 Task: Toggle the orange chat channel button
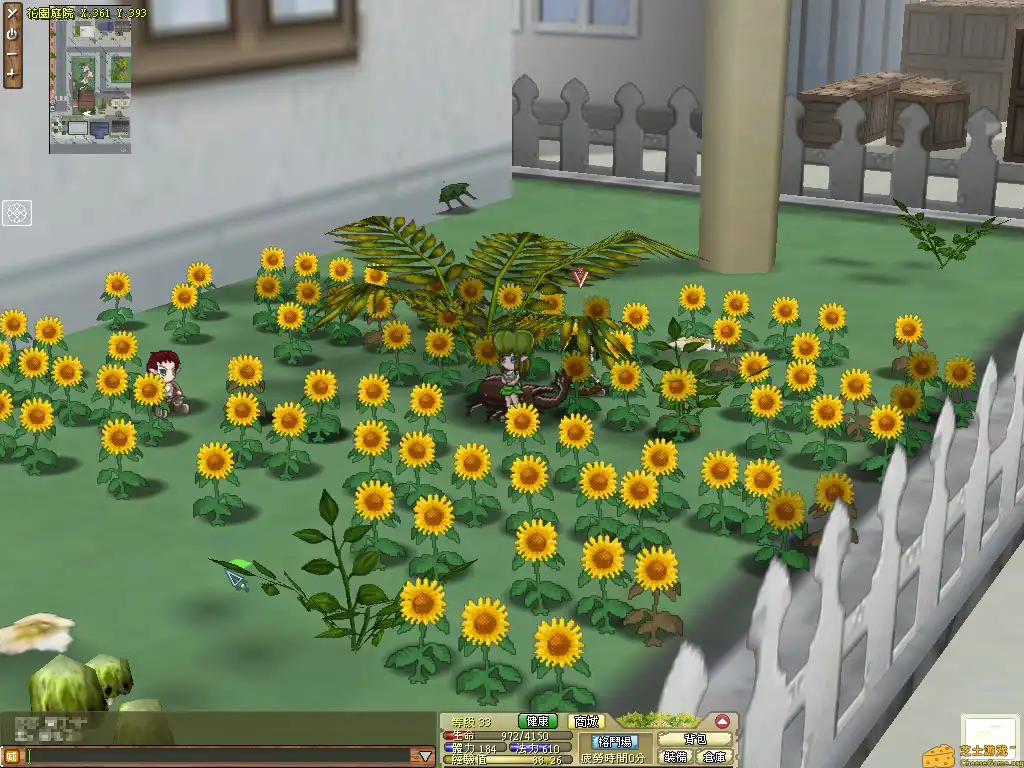[x=11, y=756]
